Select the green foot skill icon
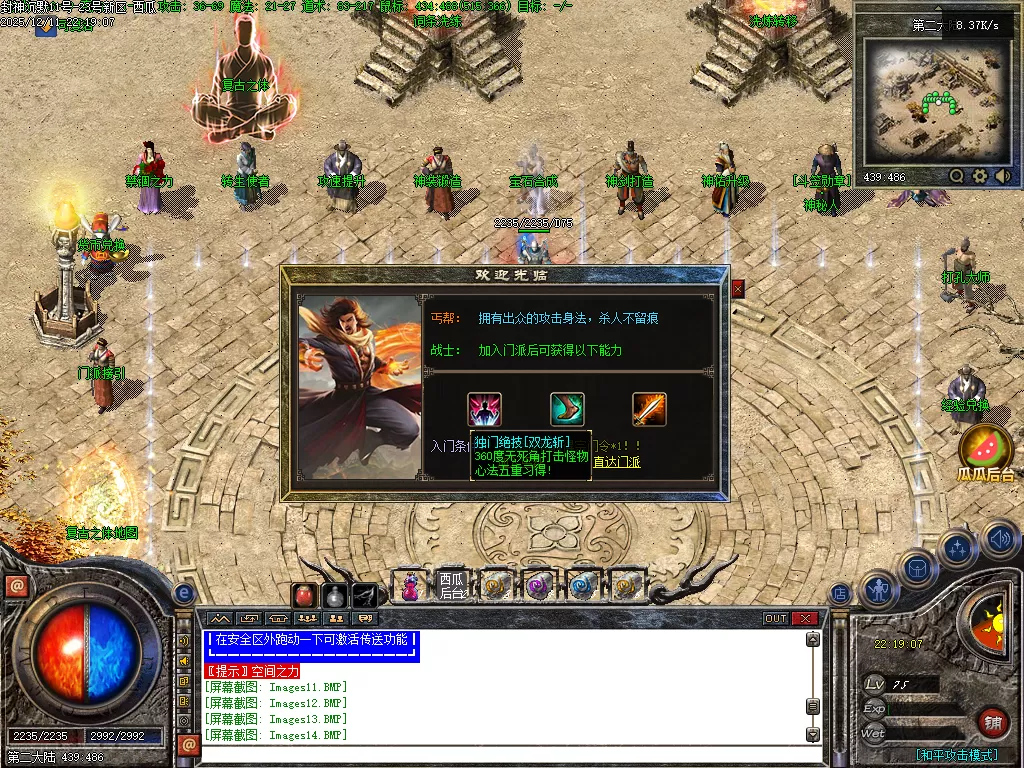Viewport: 1024px width, 768px height. pyautogui.click(x=567, y=409)
